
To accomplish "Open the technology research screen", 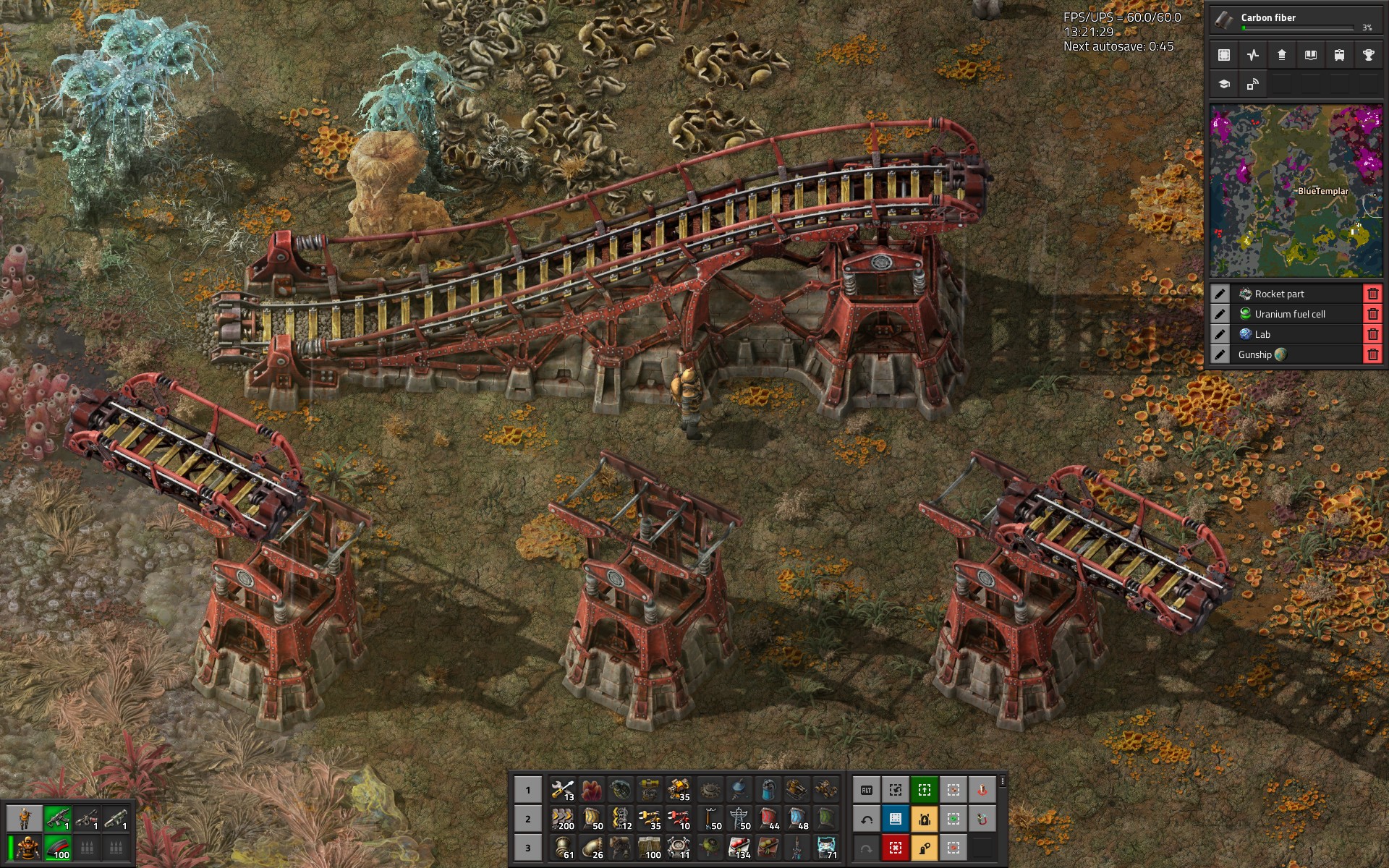I will pos(1223,85).
